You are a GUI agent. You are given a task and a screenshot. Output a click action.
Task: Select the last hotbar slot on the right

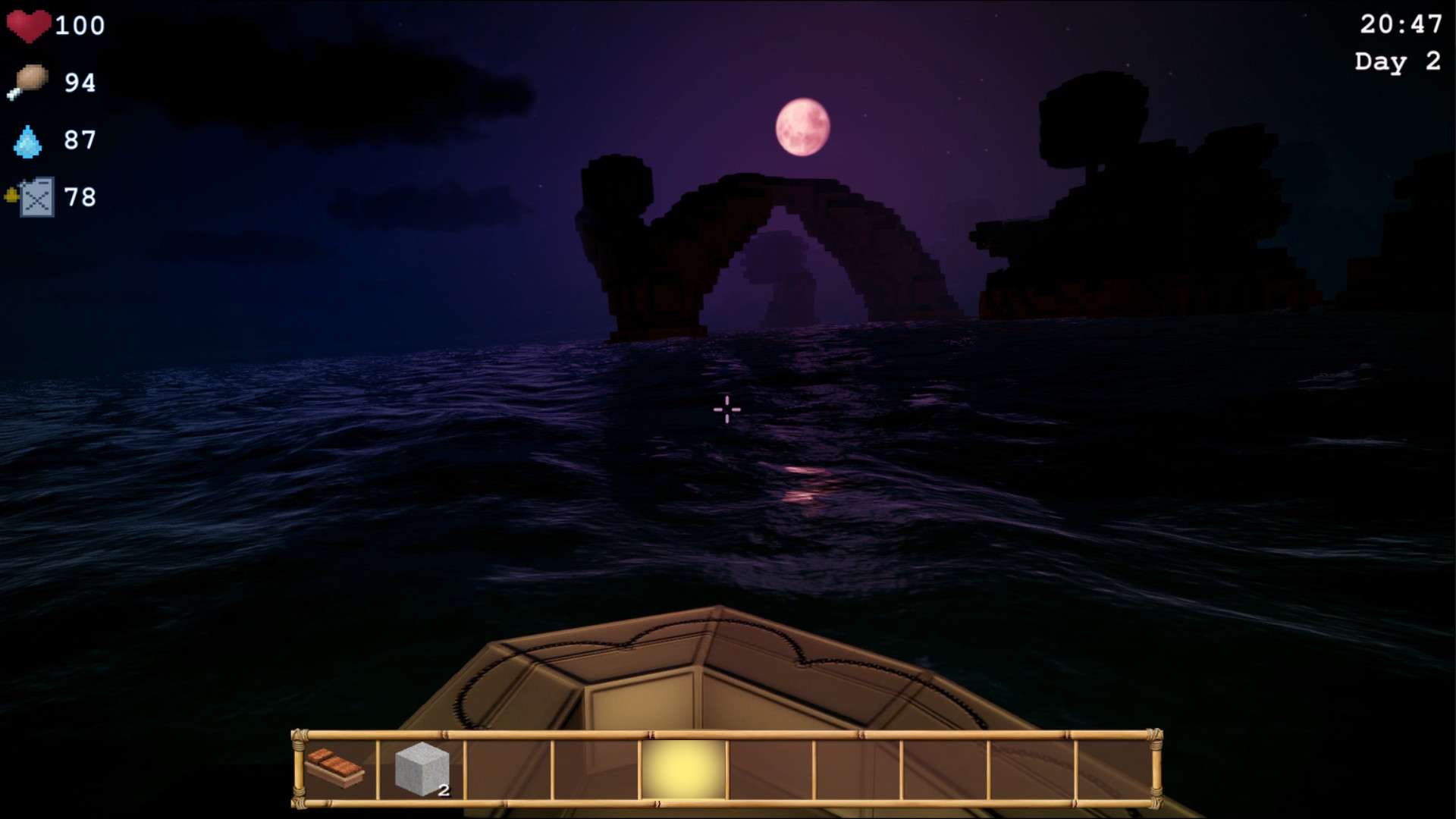pos(1116,767)
